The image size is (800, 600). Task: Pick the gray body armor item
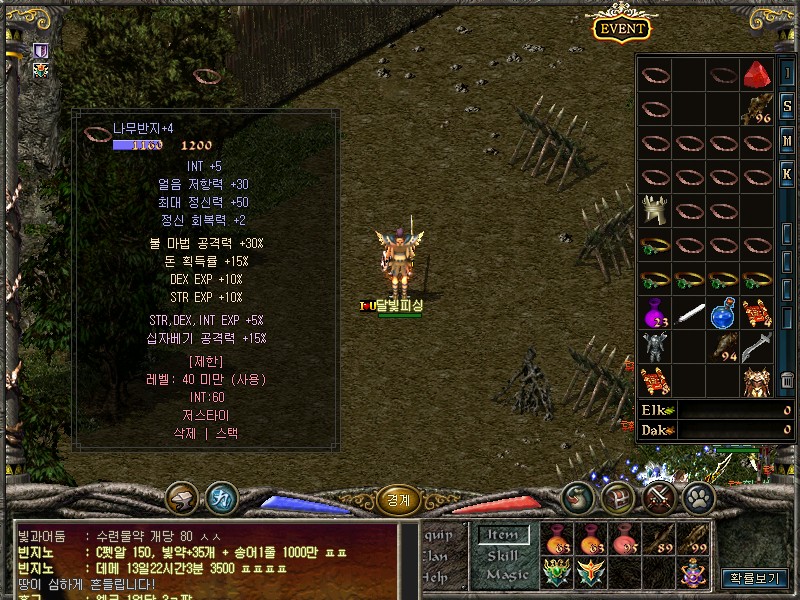click(654, 347)
